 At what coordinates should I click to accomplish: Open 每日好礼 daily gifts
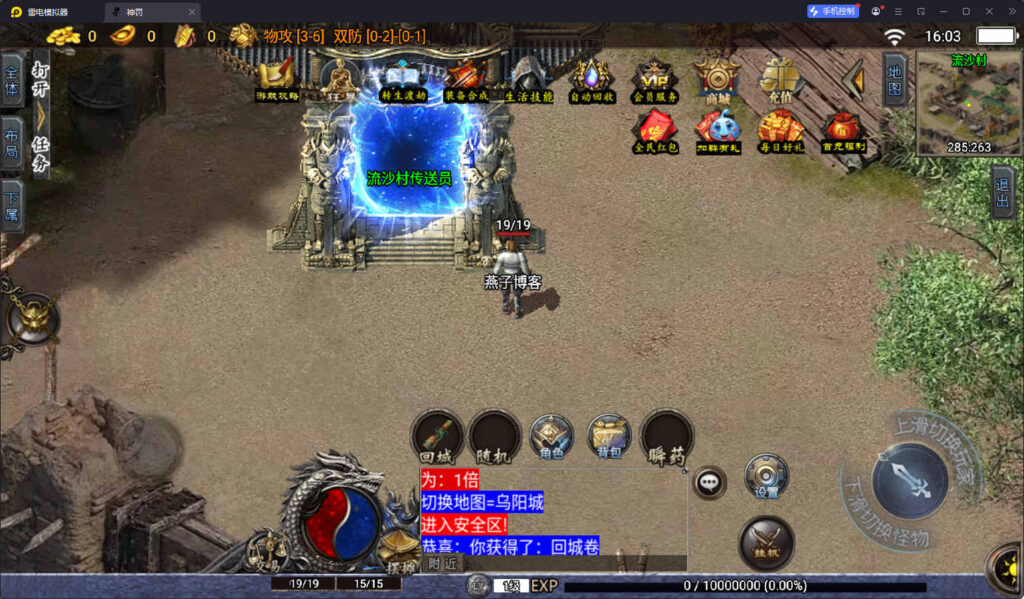pyautogui.click(x=781, y=131)
